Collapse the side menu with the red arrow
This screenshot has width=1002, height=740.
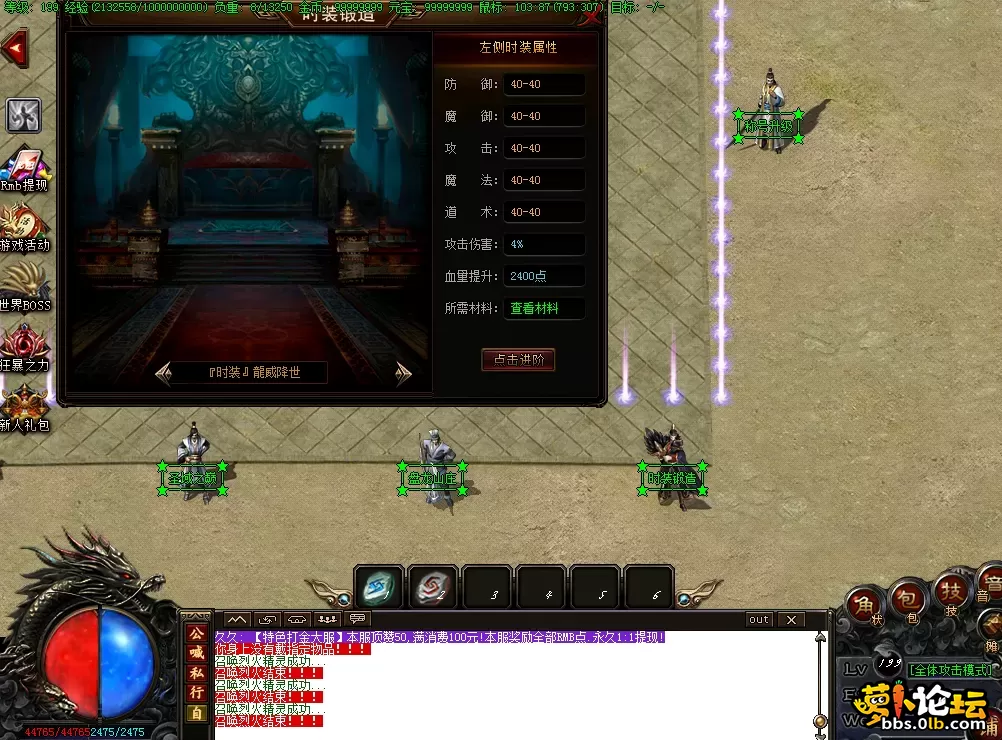point(15,47)
